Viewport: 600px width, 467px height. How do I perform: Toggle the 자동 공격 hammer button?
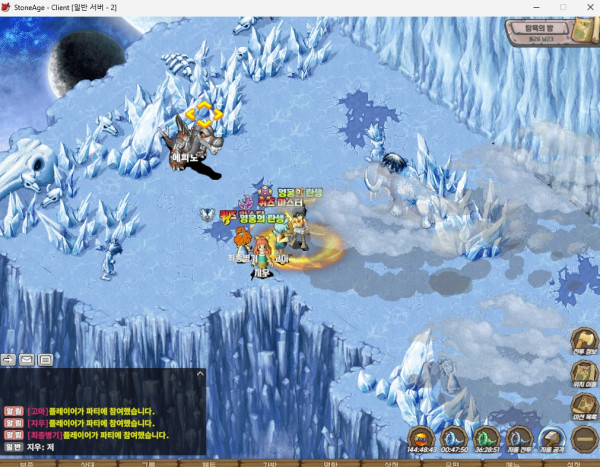551,437
